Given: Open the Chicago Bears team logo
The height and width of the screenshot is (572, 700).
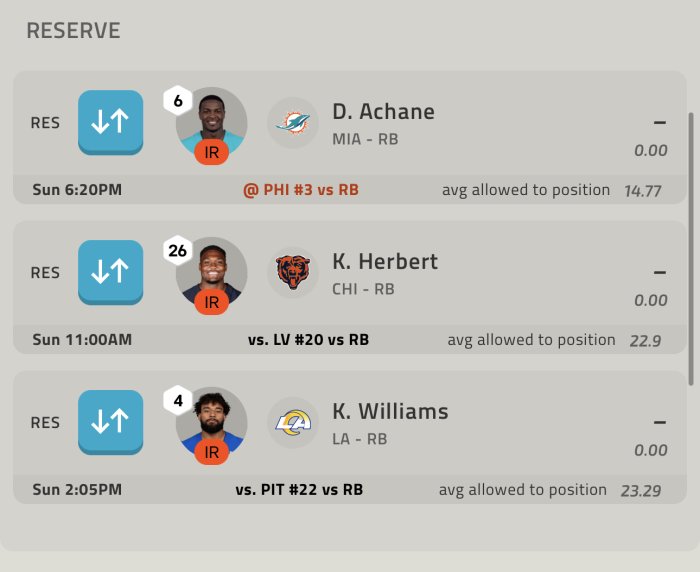Looking at the screenshot, I should [293, 272].
